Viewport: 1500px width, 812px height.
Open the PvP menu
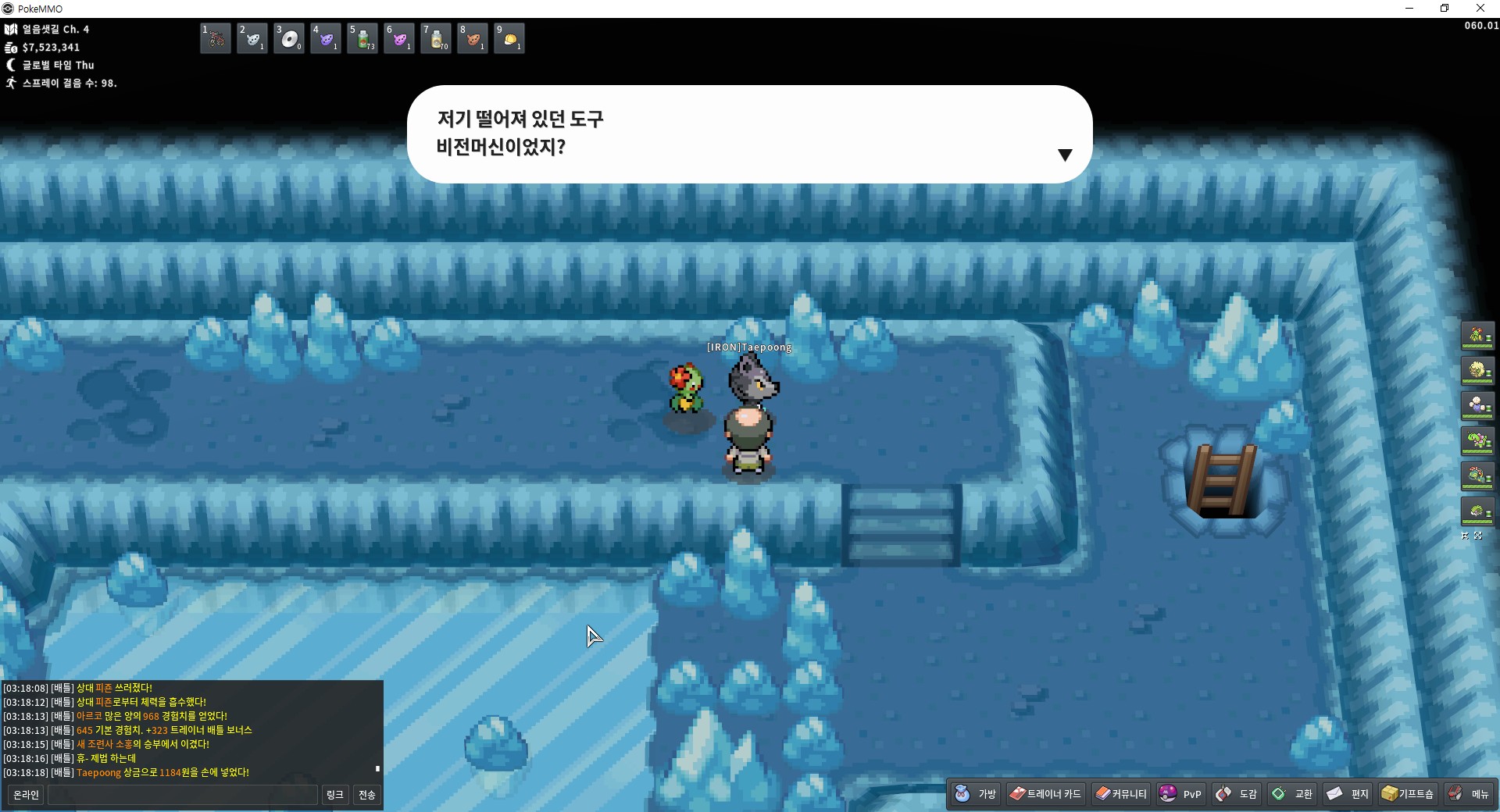pos(1180,794)
